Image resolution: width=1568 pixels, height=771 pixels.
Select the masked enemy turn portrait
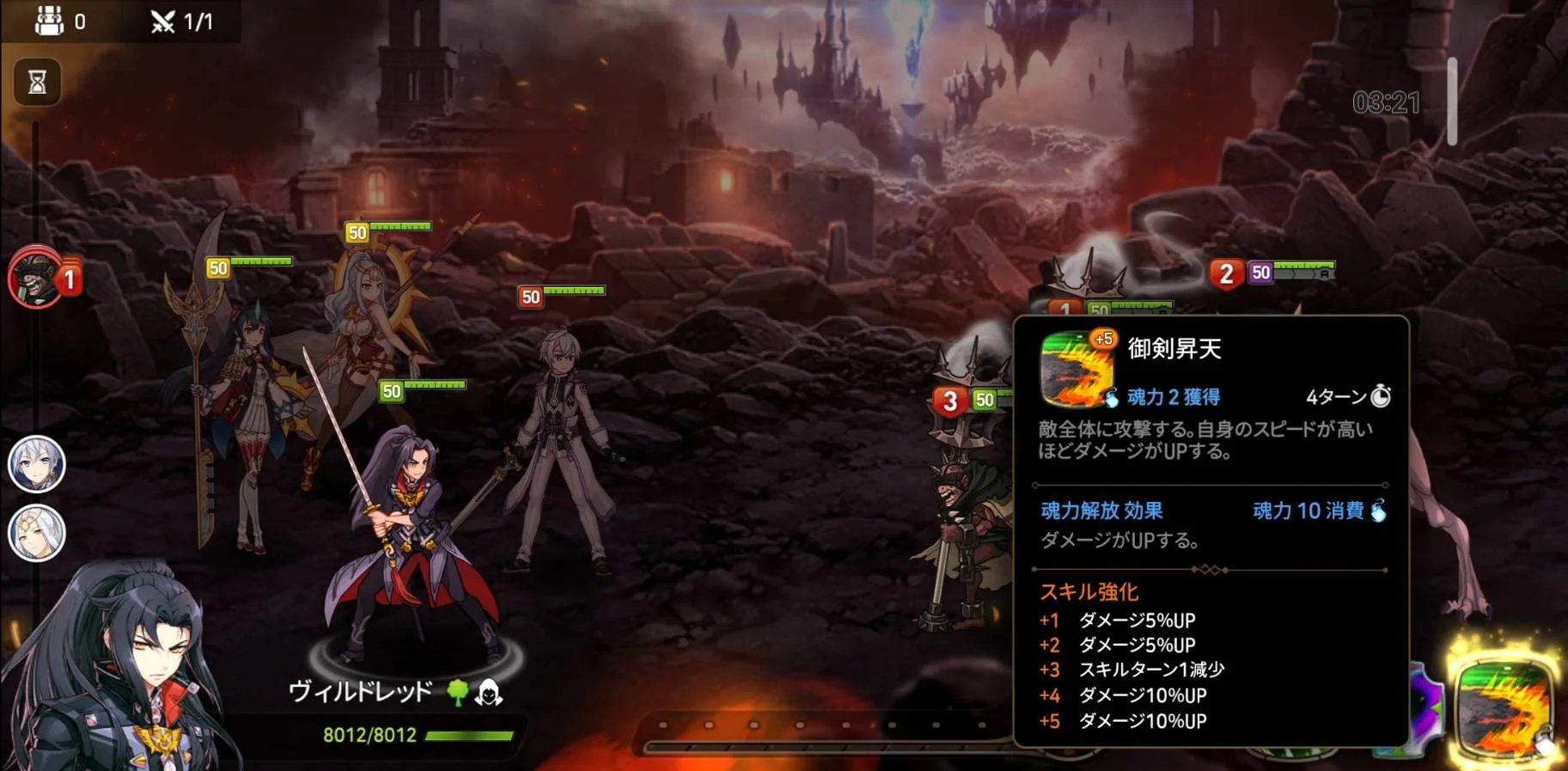(36, 277)
